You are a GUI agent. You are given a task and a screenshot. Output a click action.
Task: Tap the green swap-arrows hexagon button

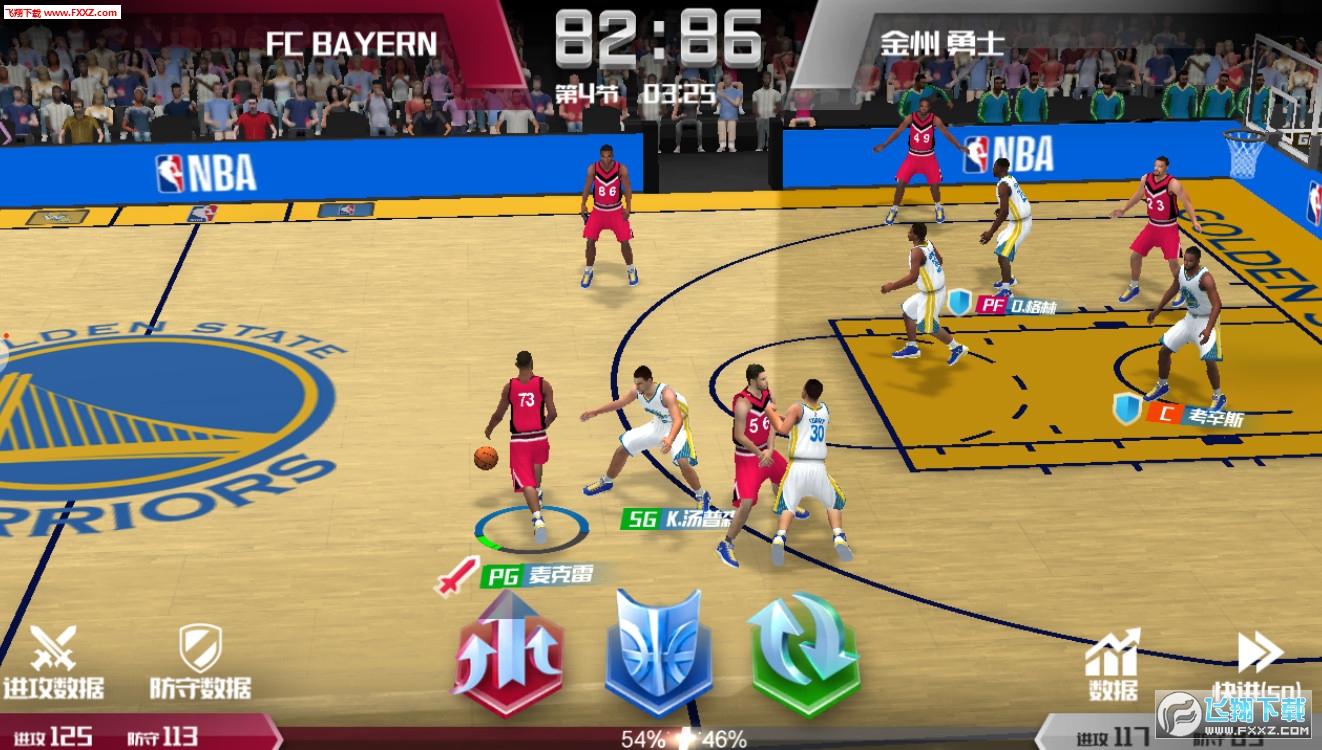tap(804, 654)
